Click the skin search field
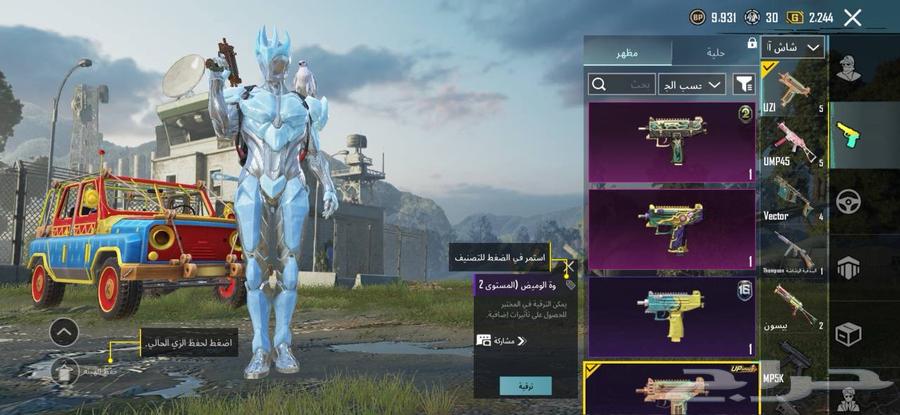 tap(622, 85)
